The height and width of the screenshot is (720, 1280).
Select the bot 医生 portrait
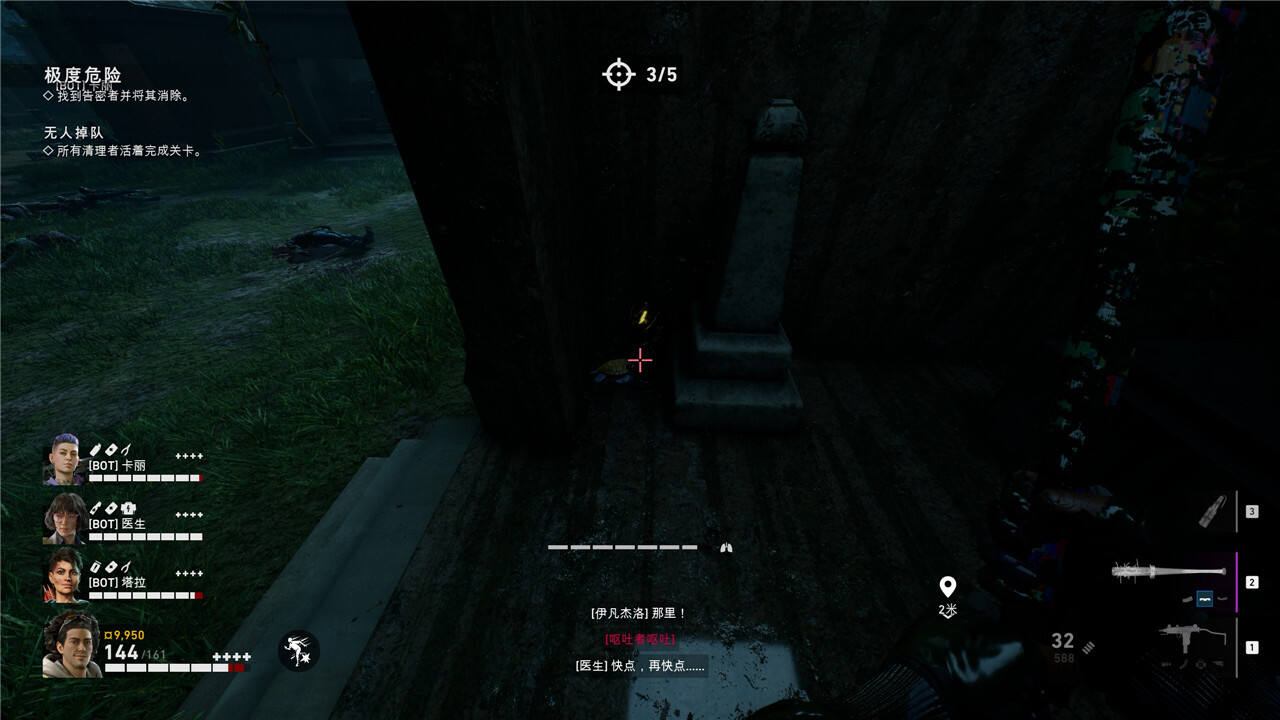(64, 518)
